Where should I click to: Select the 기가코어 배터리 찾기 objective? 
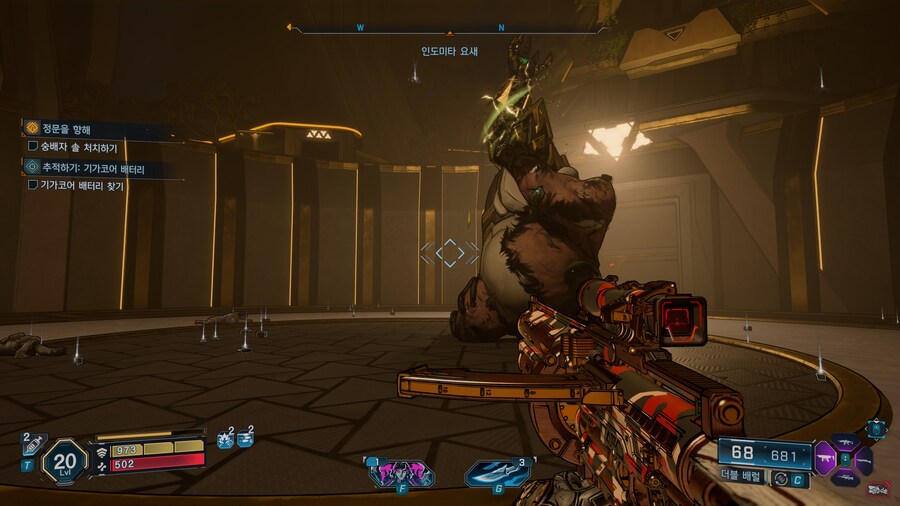click(85, 185)
